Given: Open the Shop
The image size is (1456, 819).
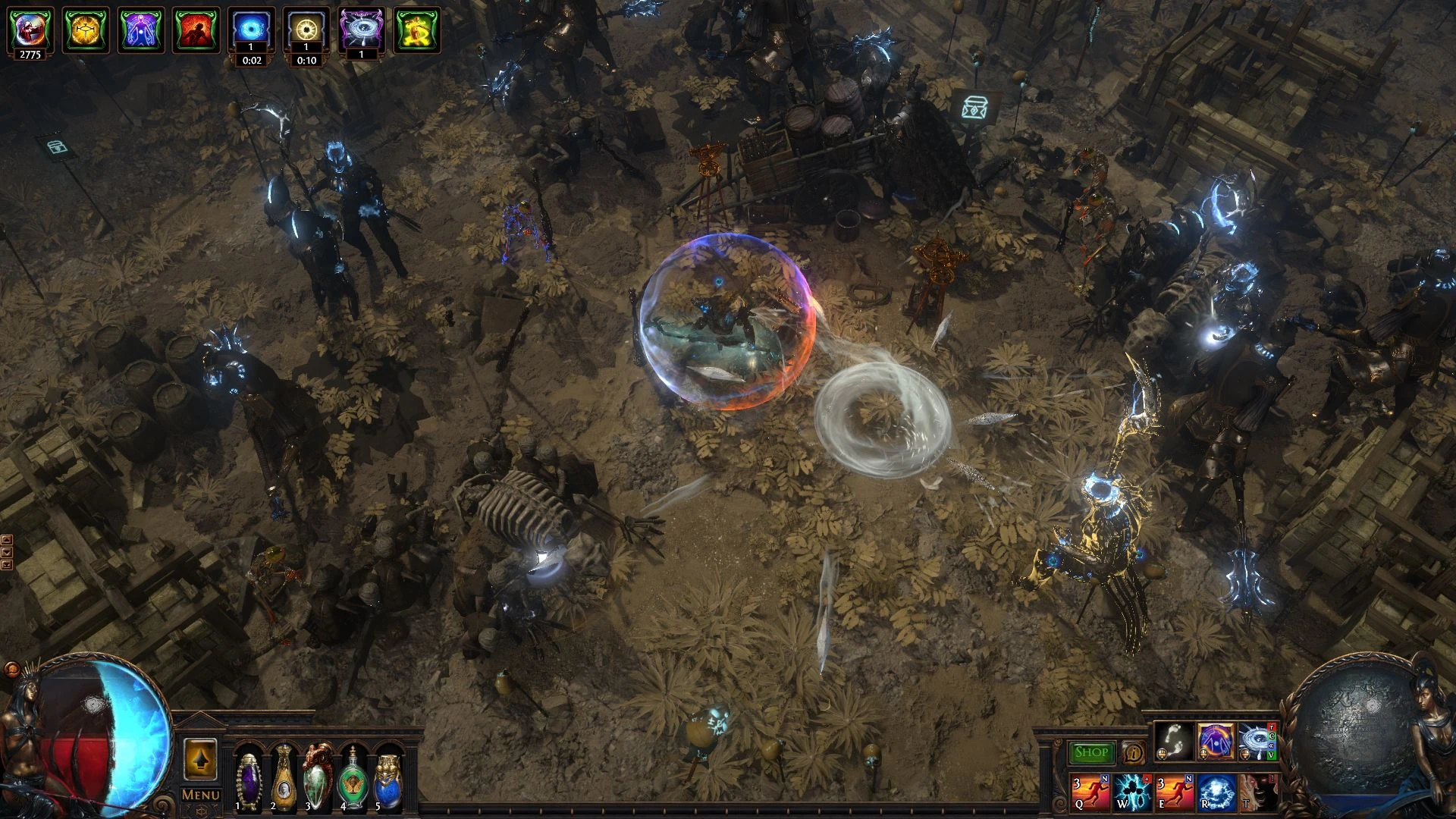Looking at the screenshot, I should pyautogui.click(x=1090, y=751).
